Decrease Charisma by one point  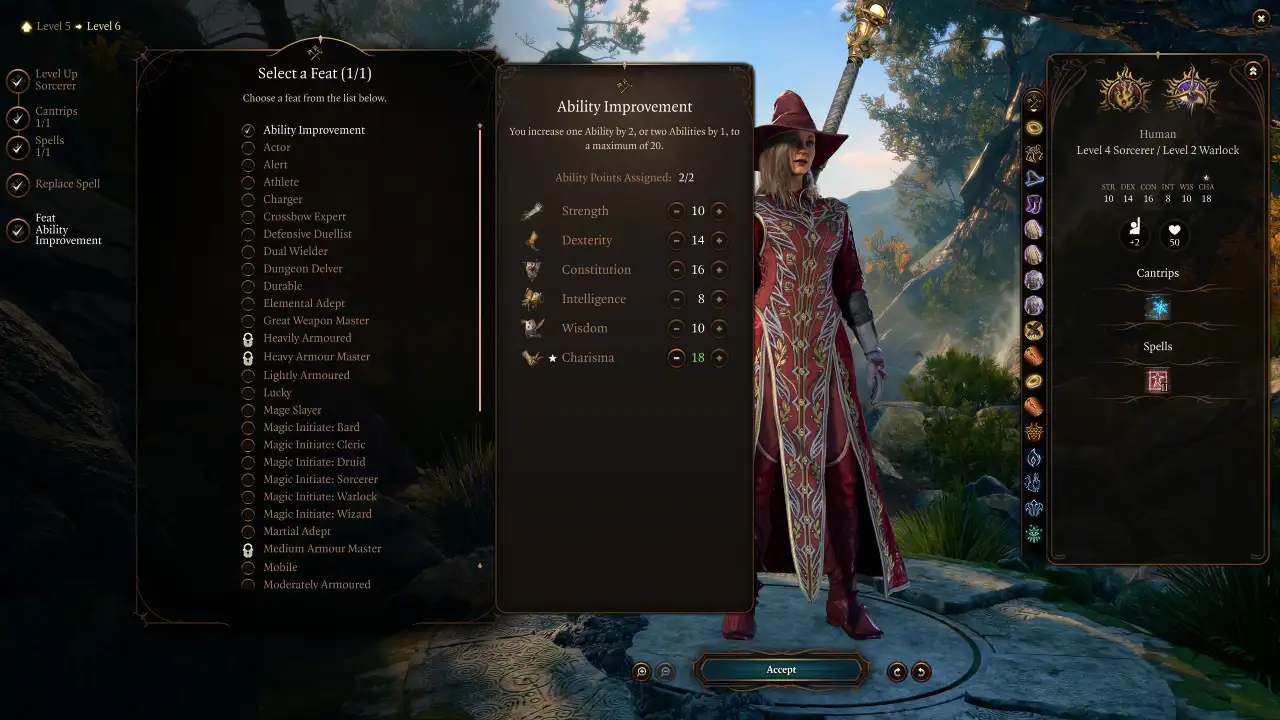pos(676,358)
